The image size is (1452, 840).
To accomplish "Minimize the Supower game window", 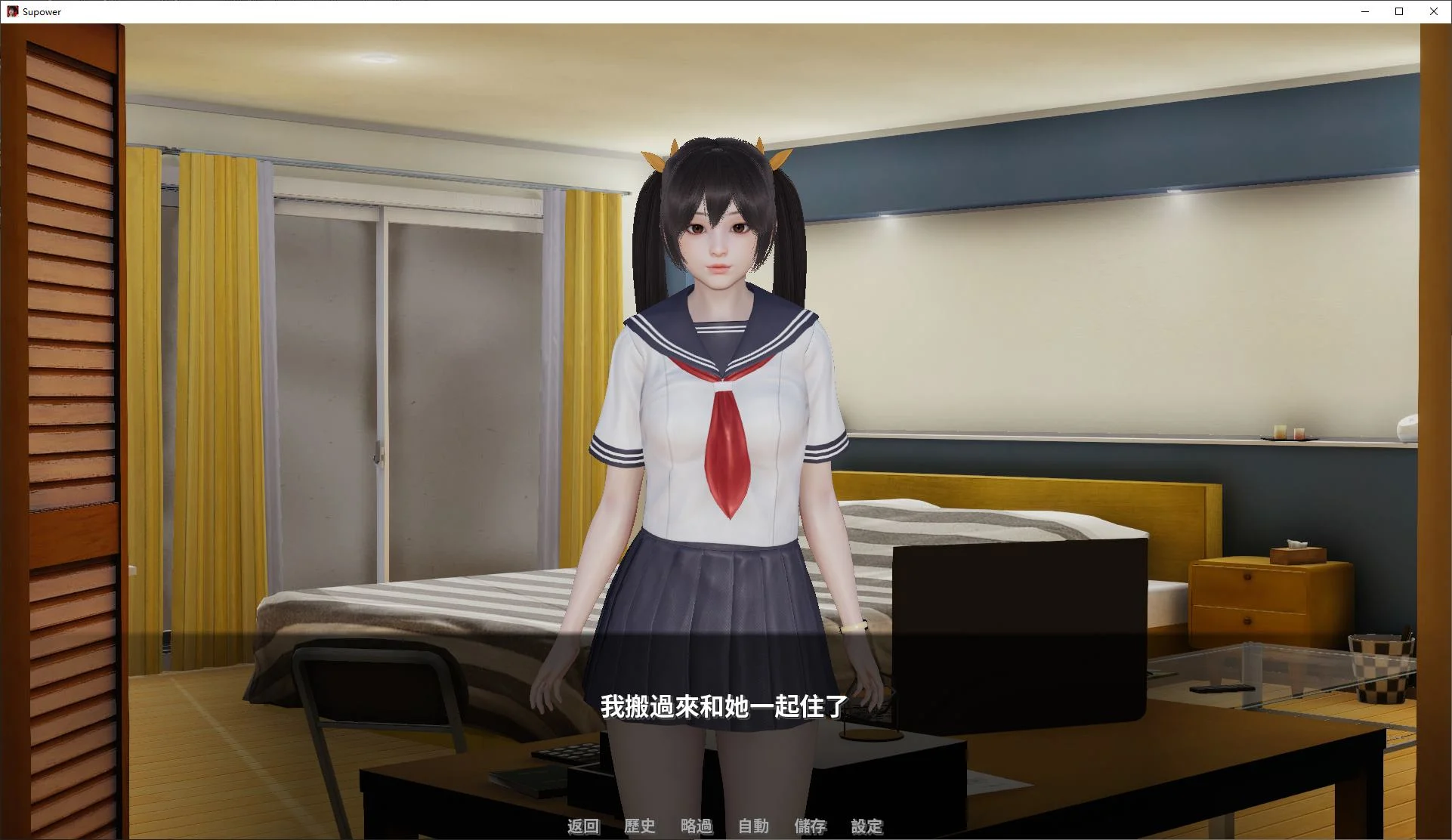I will point(1364,11).
